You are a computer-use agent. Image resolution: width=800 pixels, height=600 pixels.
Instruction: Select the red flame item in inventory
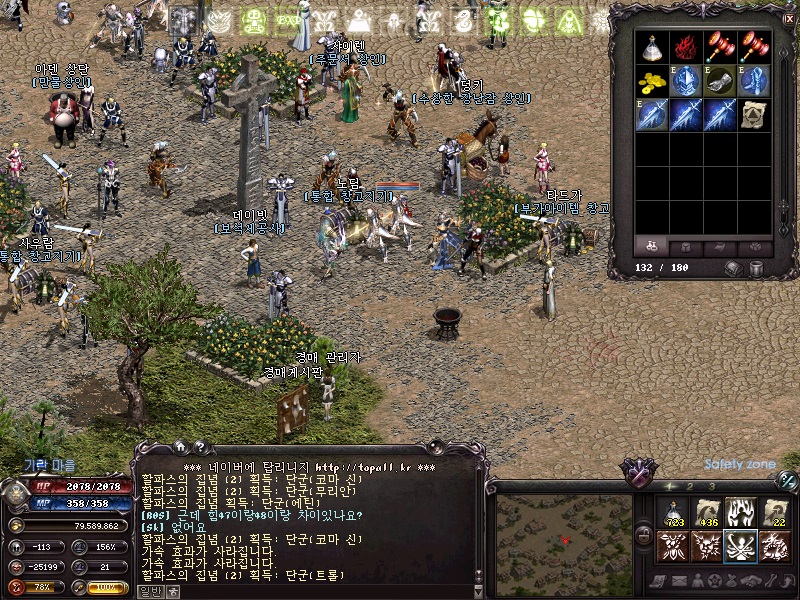687,46
